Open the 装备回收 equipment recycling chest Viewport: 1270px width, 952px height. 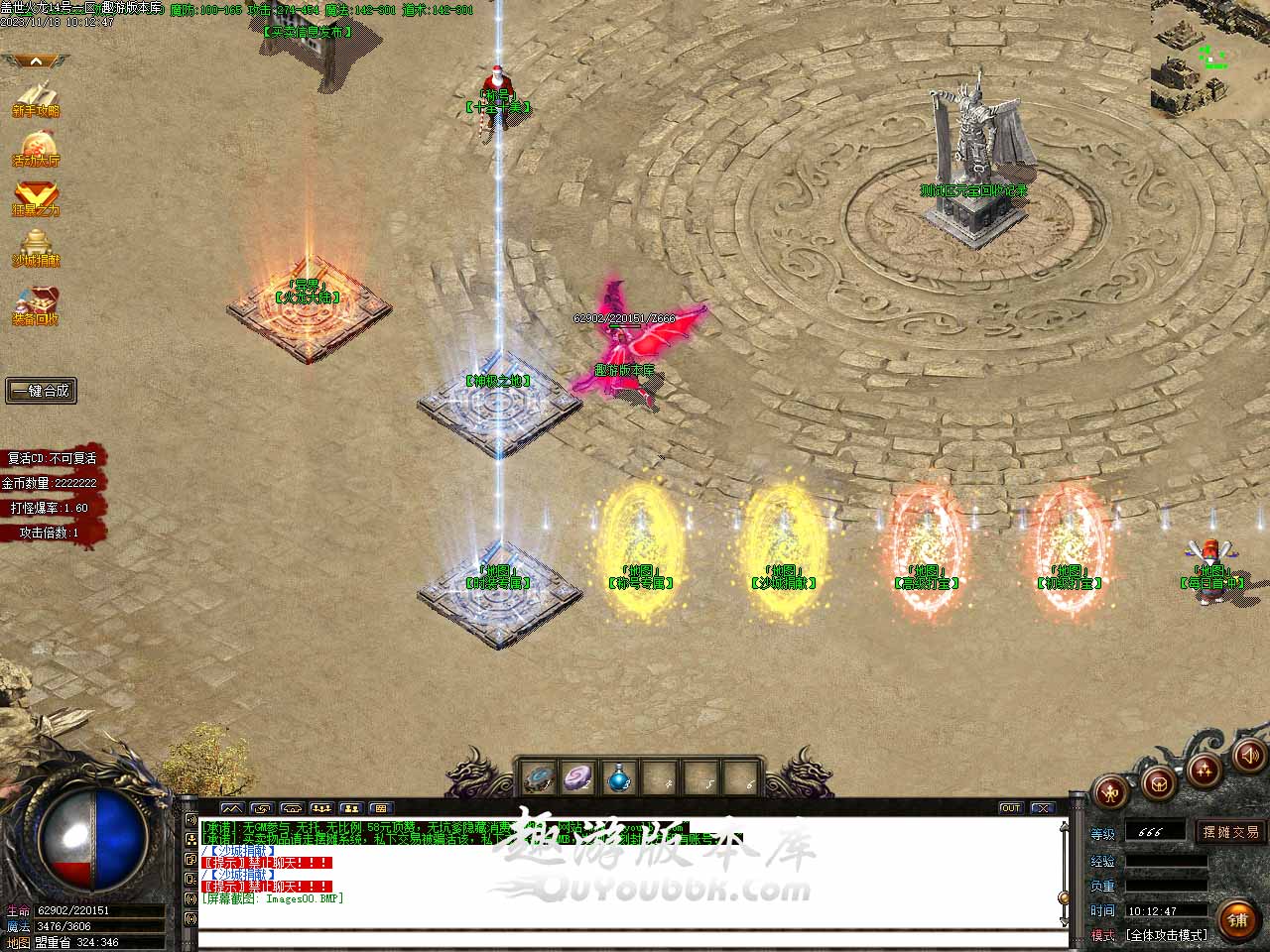tap(36, 305)
